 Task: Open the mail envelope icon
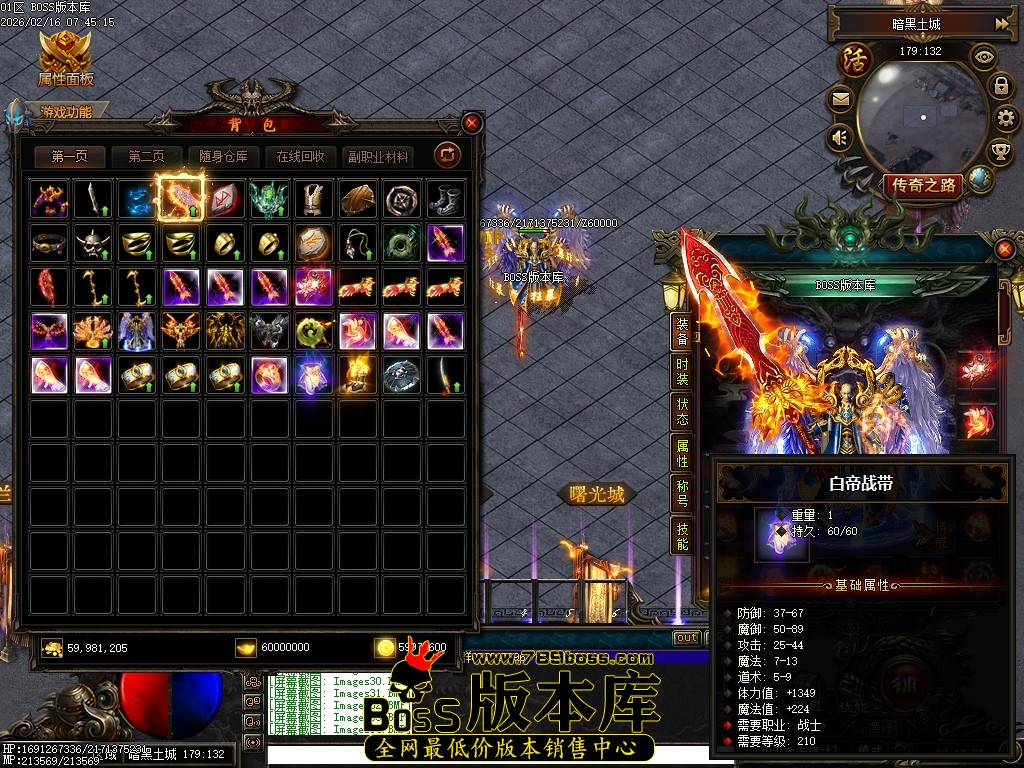840,99
